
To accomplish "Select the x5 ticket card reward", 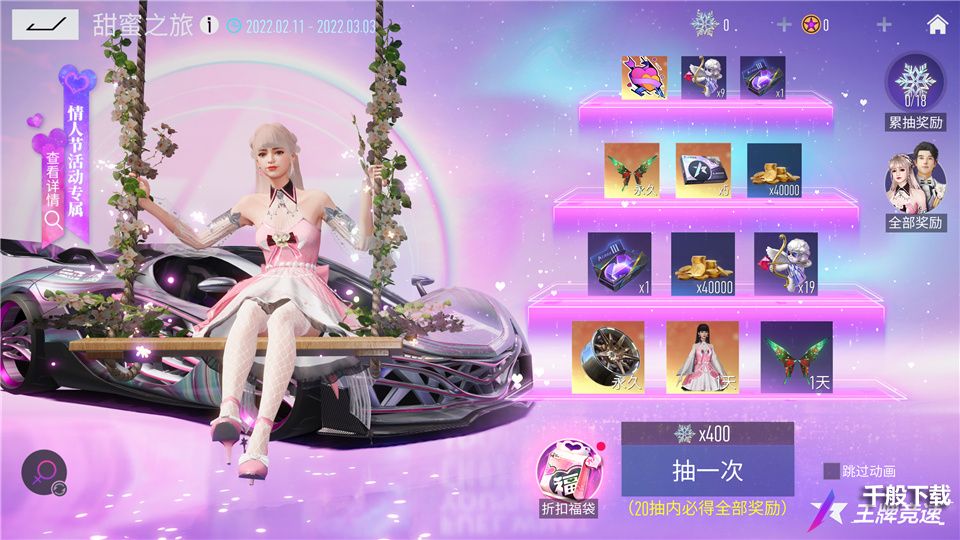I will 703,170.
